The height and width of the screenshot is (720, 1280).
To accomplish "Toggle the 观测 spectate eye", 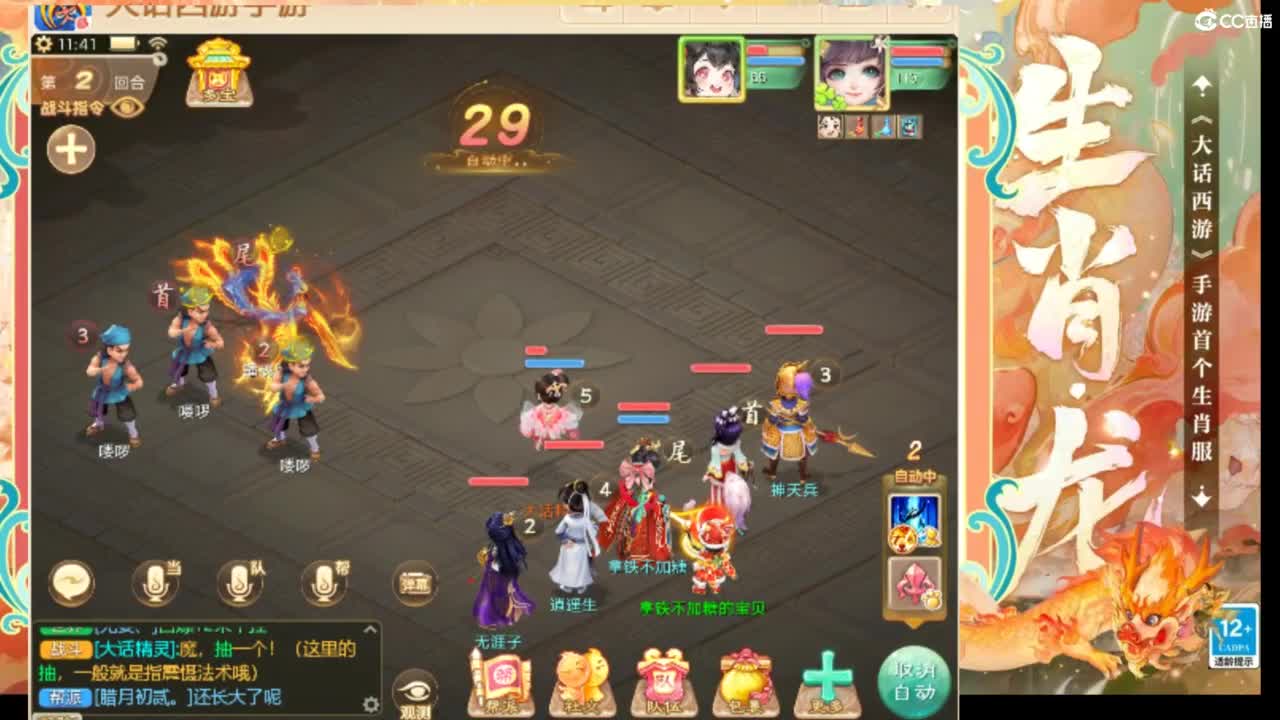I will tap(413, 690).
